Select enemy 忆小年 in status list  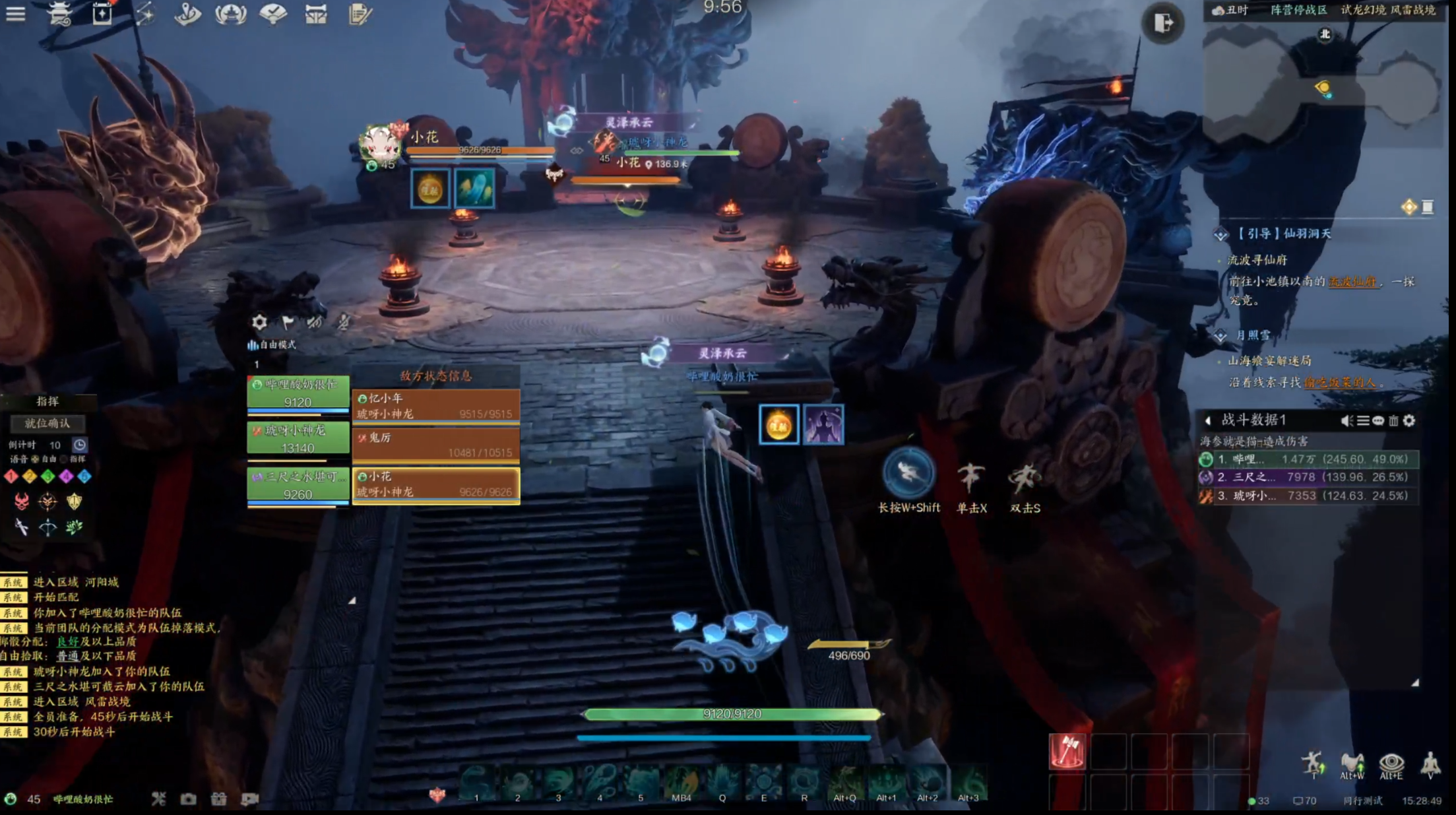[436, 406]
